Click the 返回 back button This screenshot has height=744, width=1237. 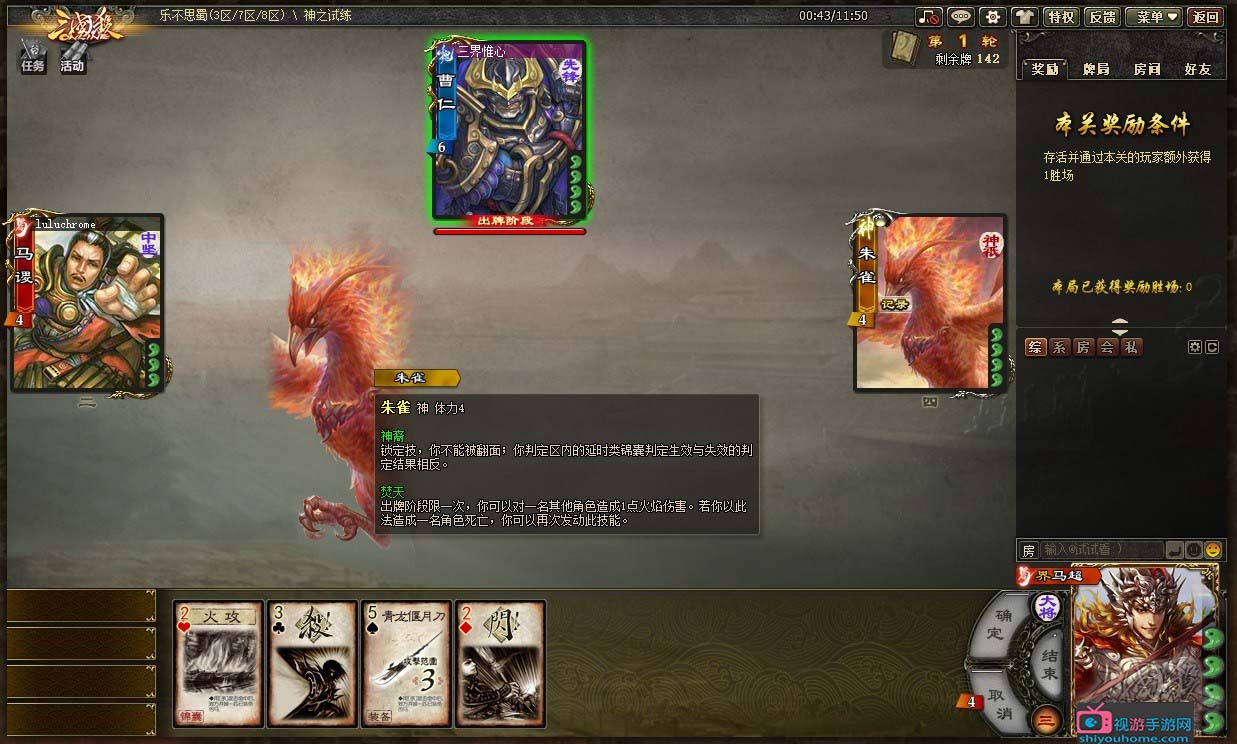(1206, 17)
